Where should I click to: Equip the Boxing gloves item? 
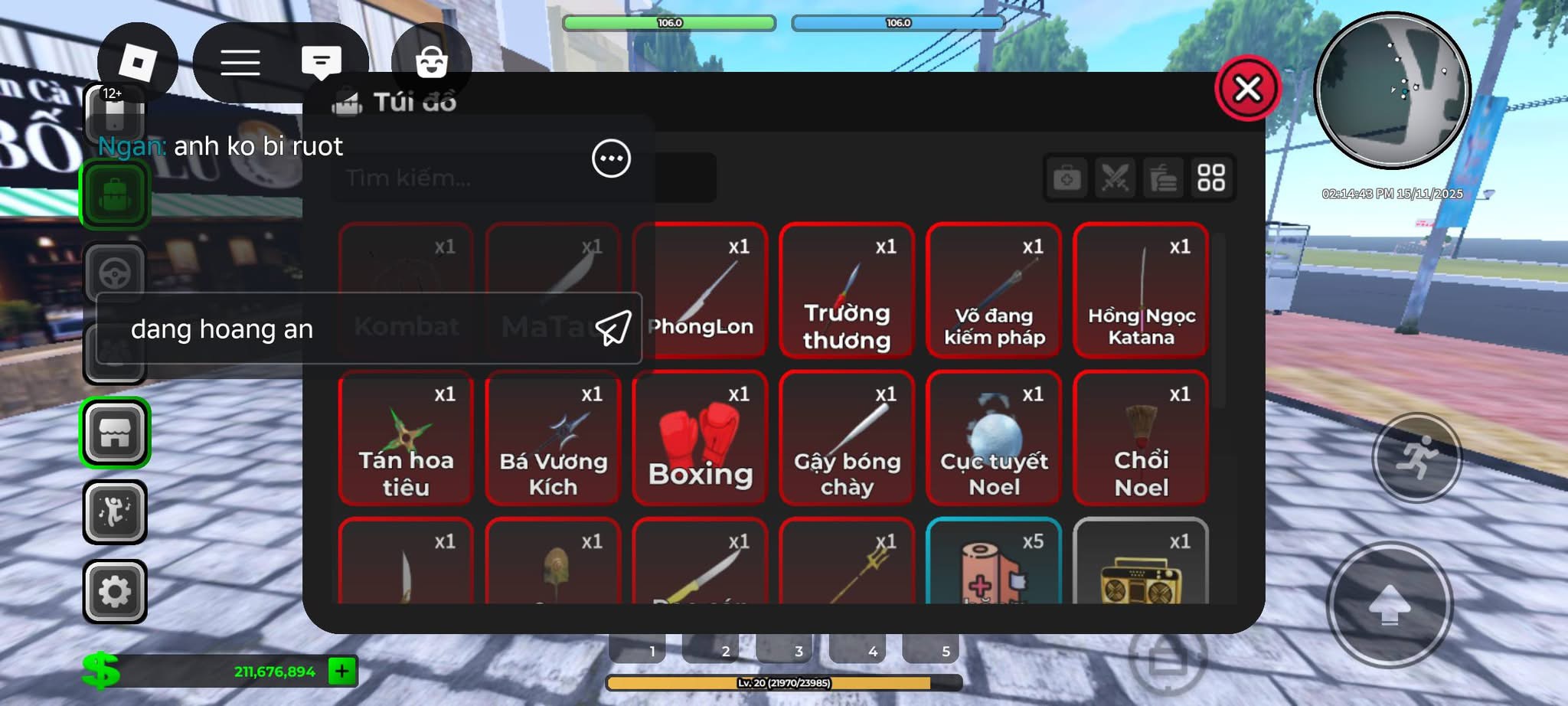click(x=700, y=438)
